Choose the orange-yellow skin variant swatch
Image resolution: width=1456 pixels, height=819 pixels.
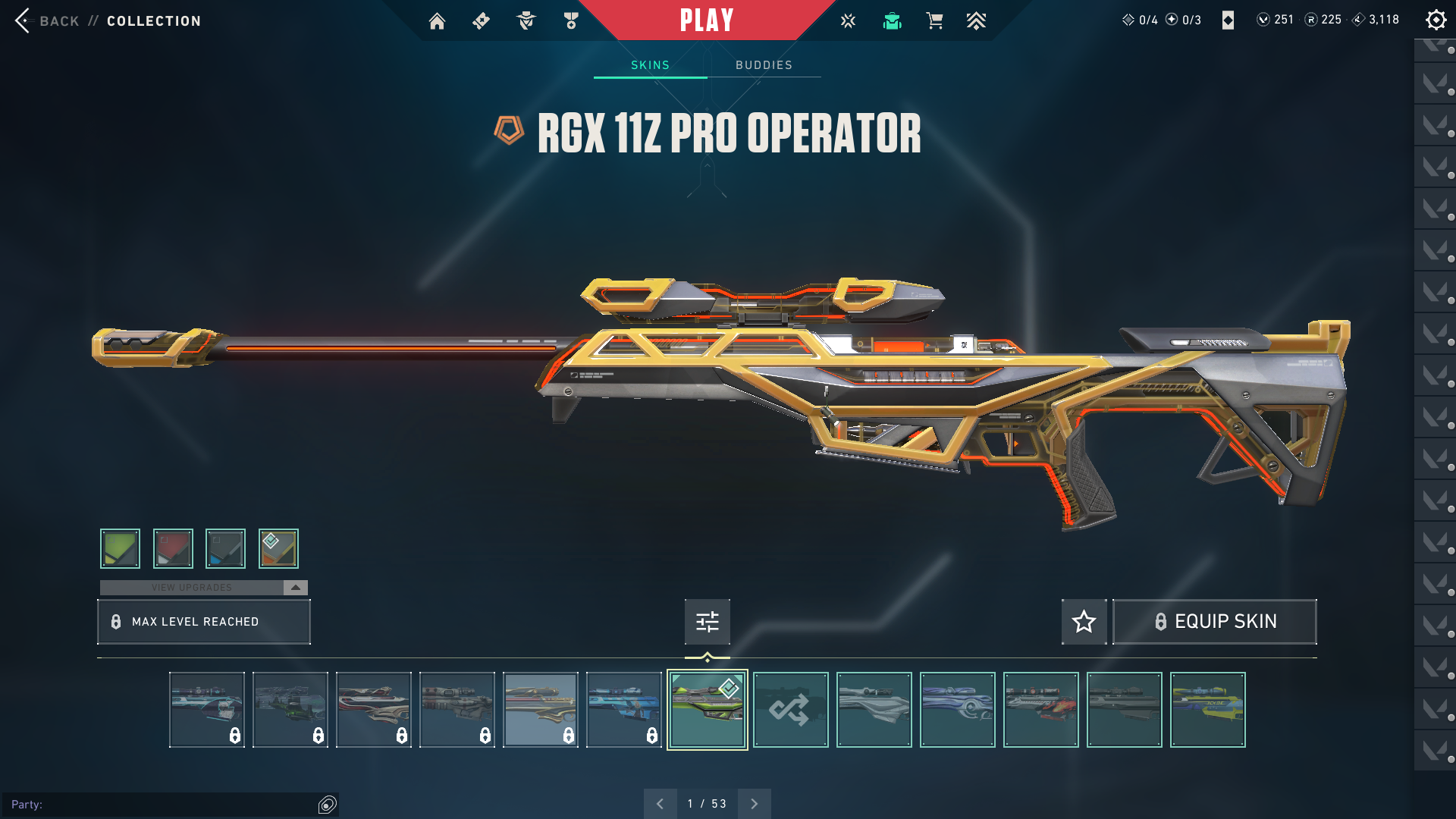click(x=278, y=548)
